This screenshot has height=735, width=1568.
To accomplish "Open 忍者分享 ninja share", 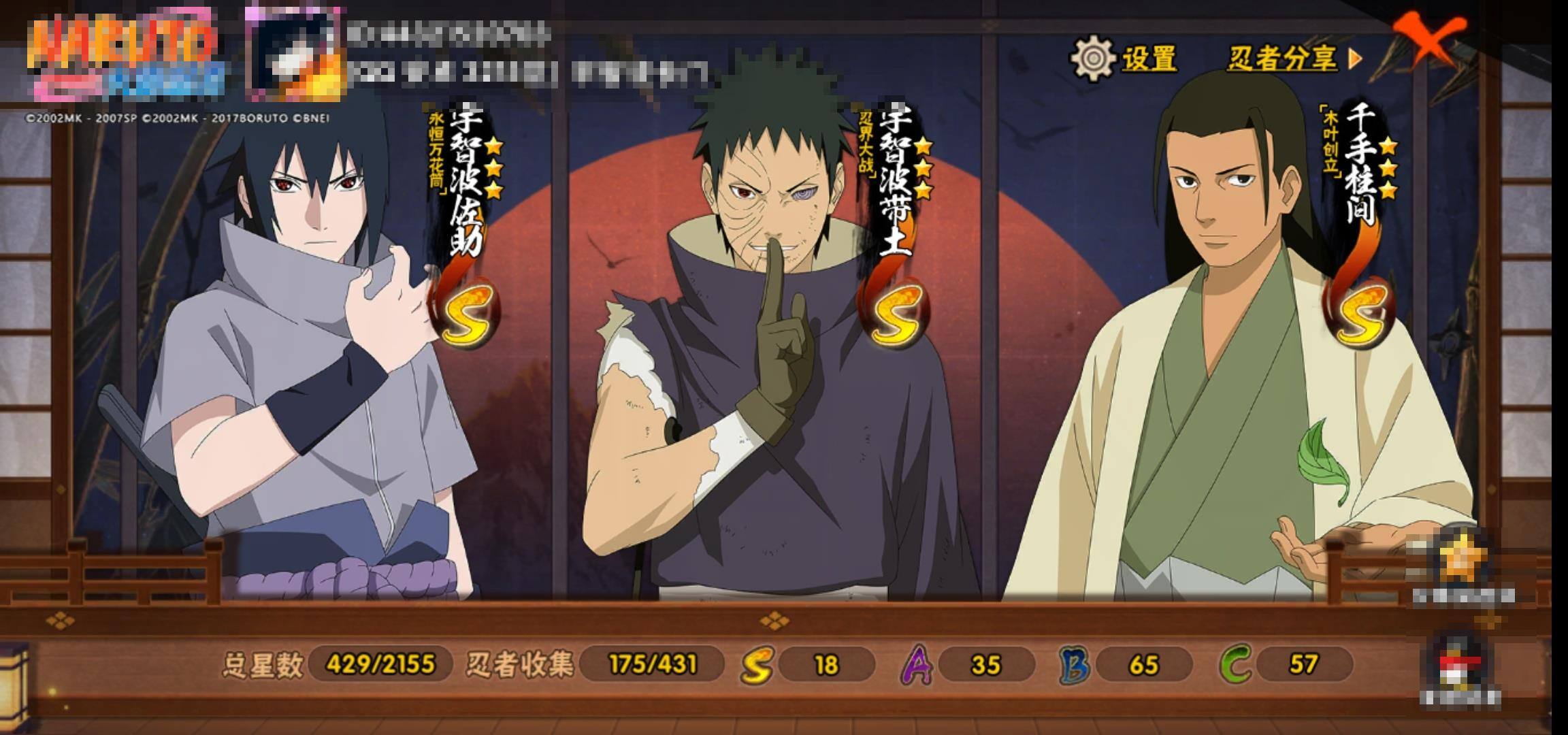I will pyautogui.click(x=1293, y=59).
